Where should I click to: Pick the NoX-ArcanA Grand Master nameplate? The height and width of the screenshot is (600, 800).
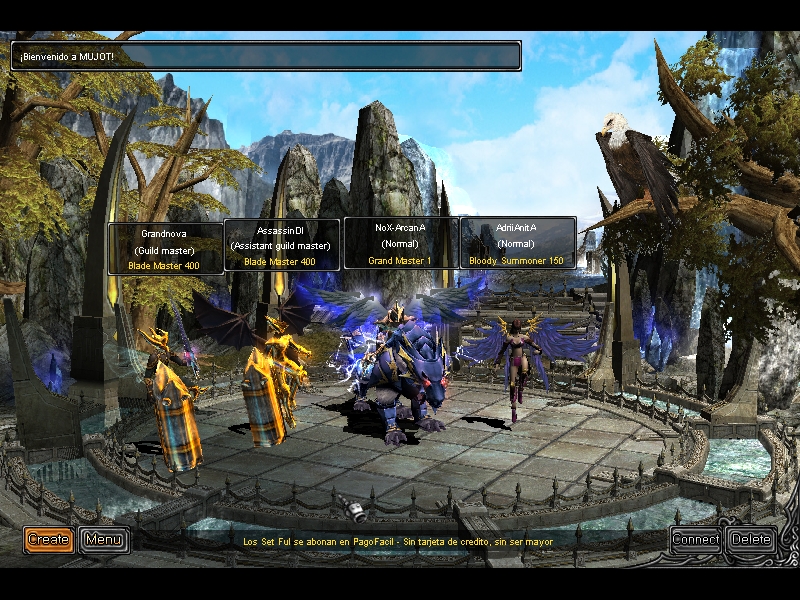click(400, 243)
